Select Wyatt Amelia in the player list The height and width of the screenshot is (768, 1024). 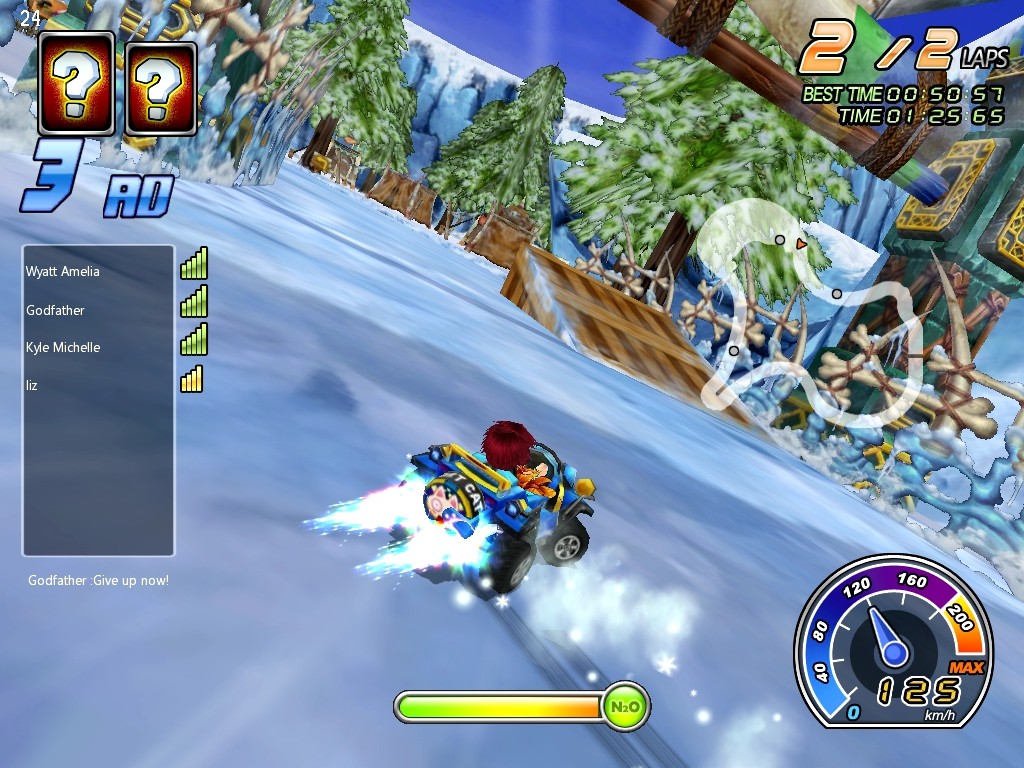(x=63, y=271)
